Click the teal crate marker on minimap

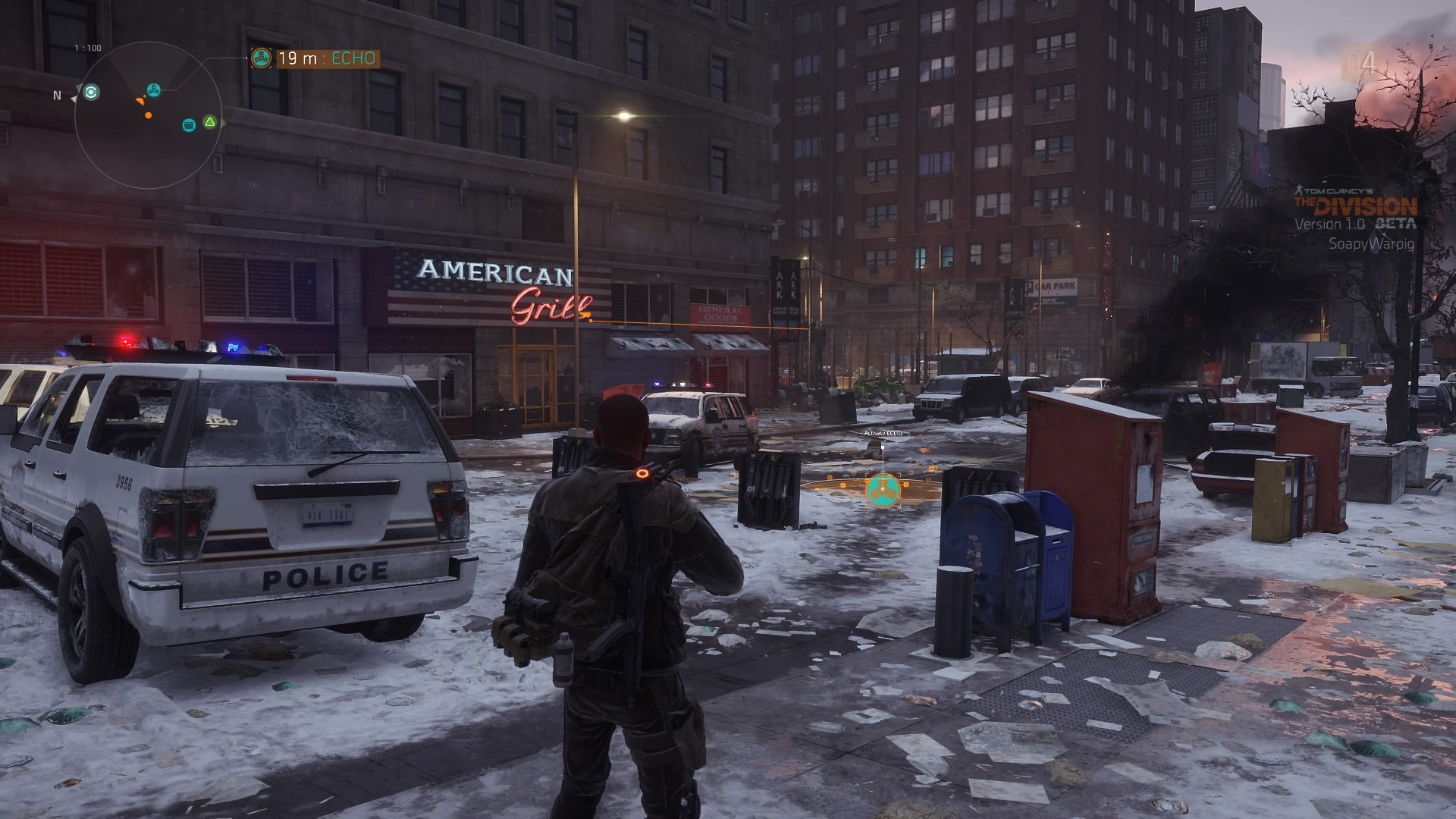tap(190, 124)
